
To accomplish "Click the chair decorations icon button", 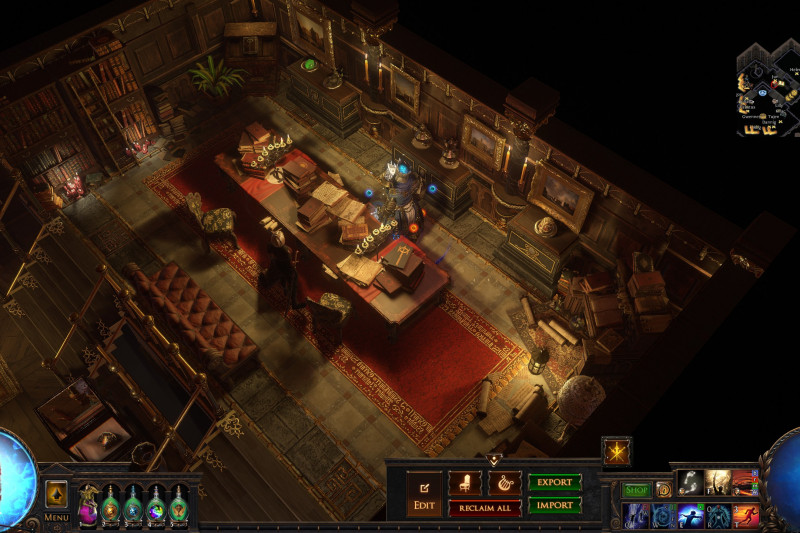I will pyautogui.click(x=464, y=483).
